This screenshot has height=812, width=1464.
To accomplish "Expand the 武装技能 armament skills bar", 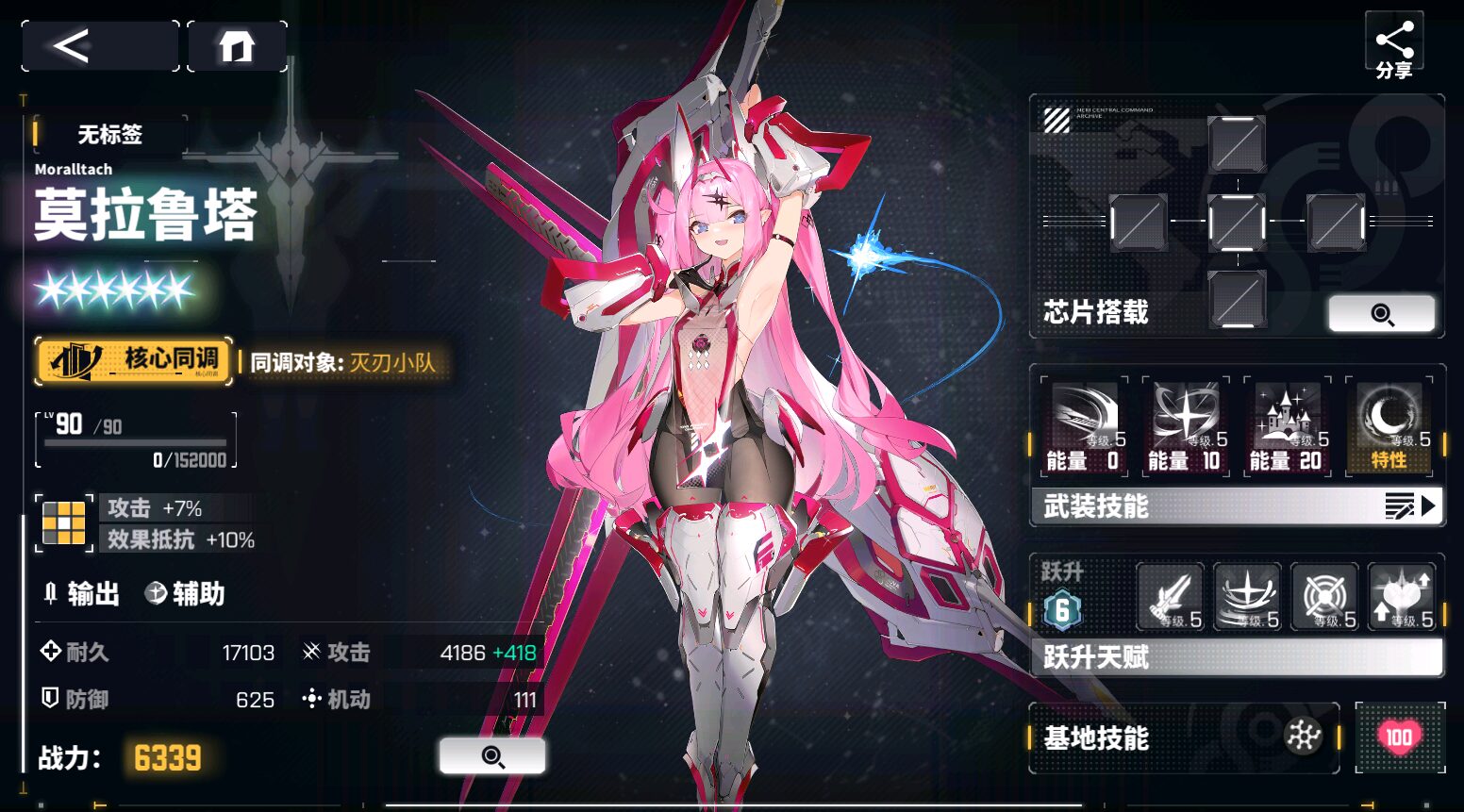I will point(1237,506).
